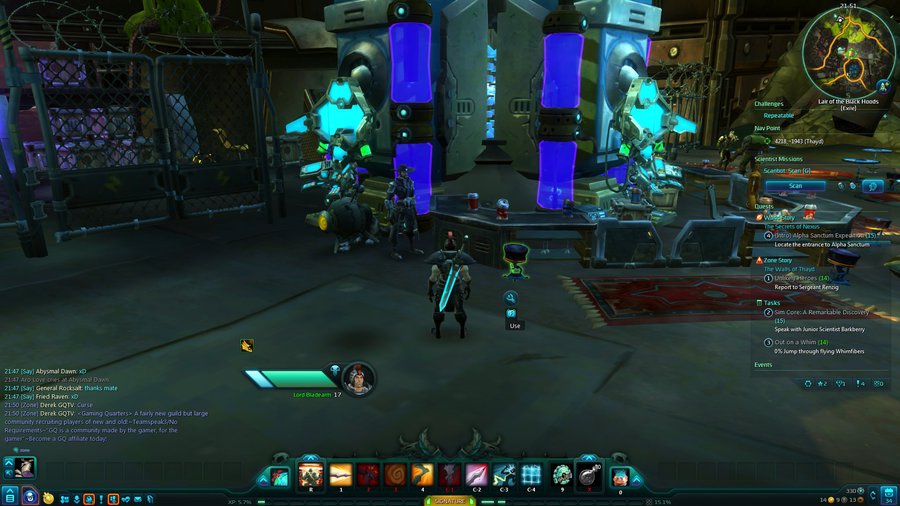Open the exclamation mark icon in the menu bar
Screen dimensions: 900x506
(x=101, y=498)
